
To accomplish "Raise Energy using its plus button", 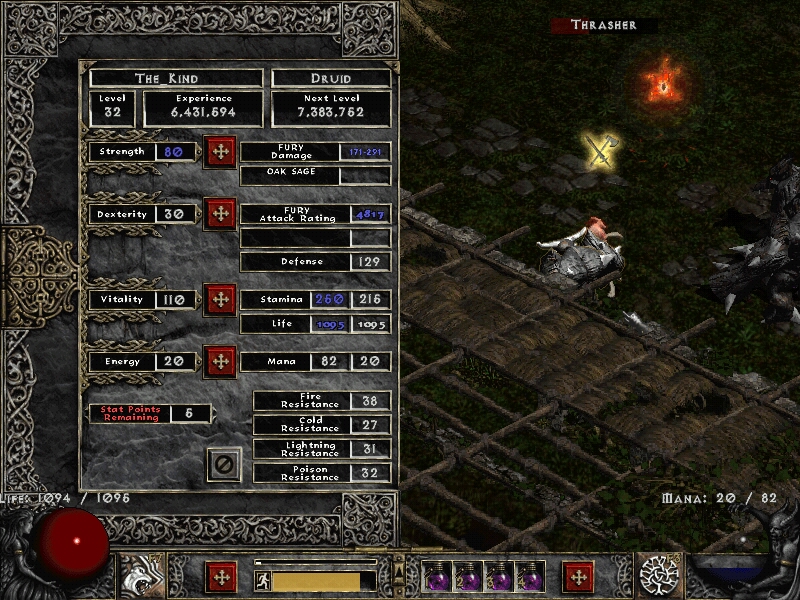I will click(x=220, y=362).
